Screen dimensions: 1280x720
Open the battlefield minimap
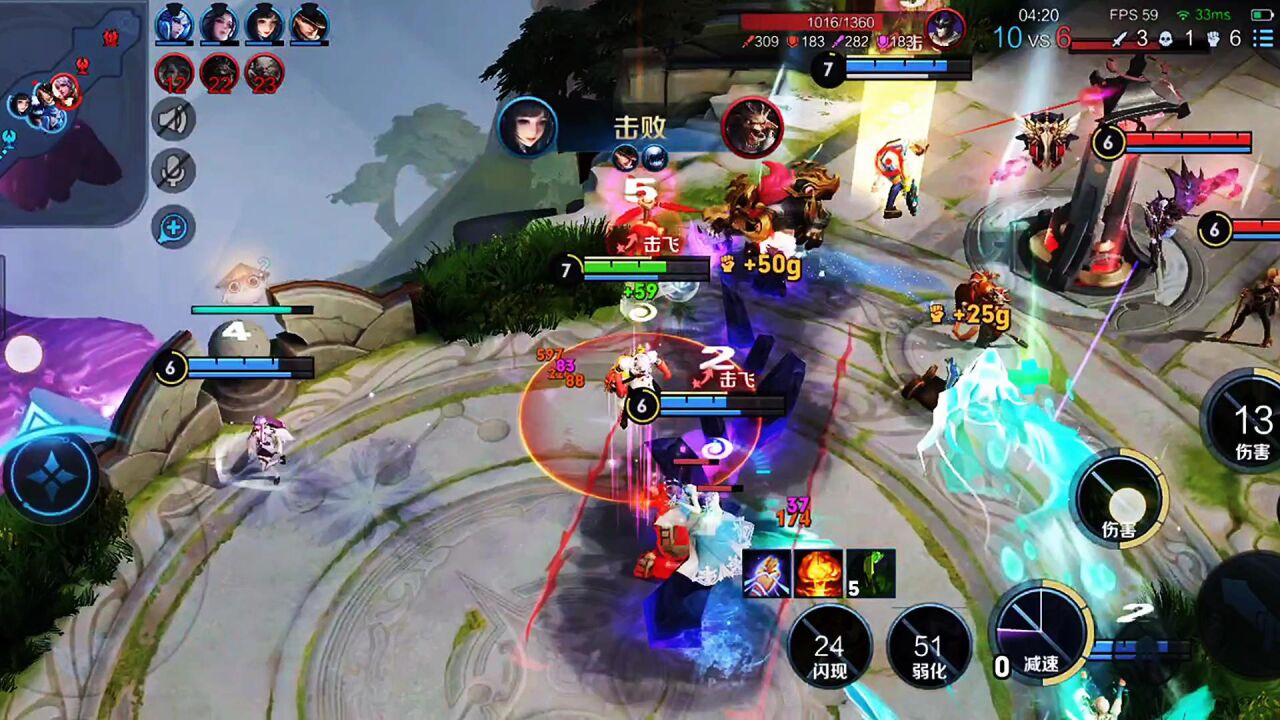coord(70,110)
